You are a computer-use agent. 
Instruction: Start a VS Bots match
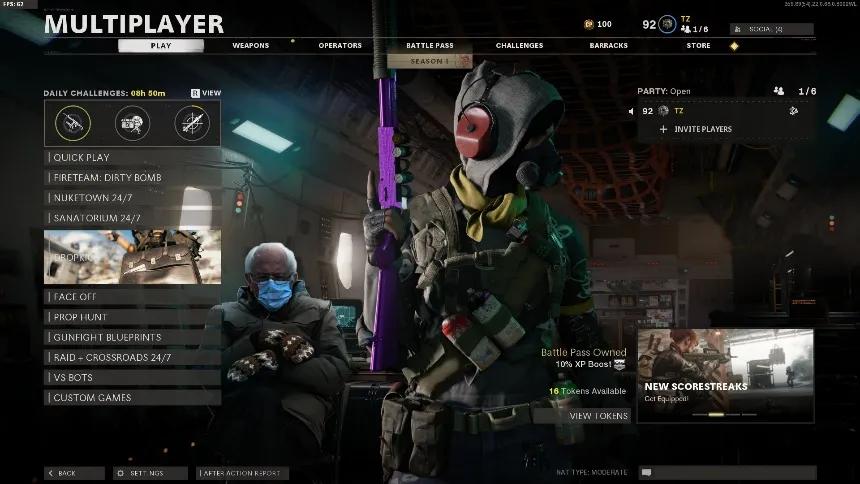click(132, 377)
